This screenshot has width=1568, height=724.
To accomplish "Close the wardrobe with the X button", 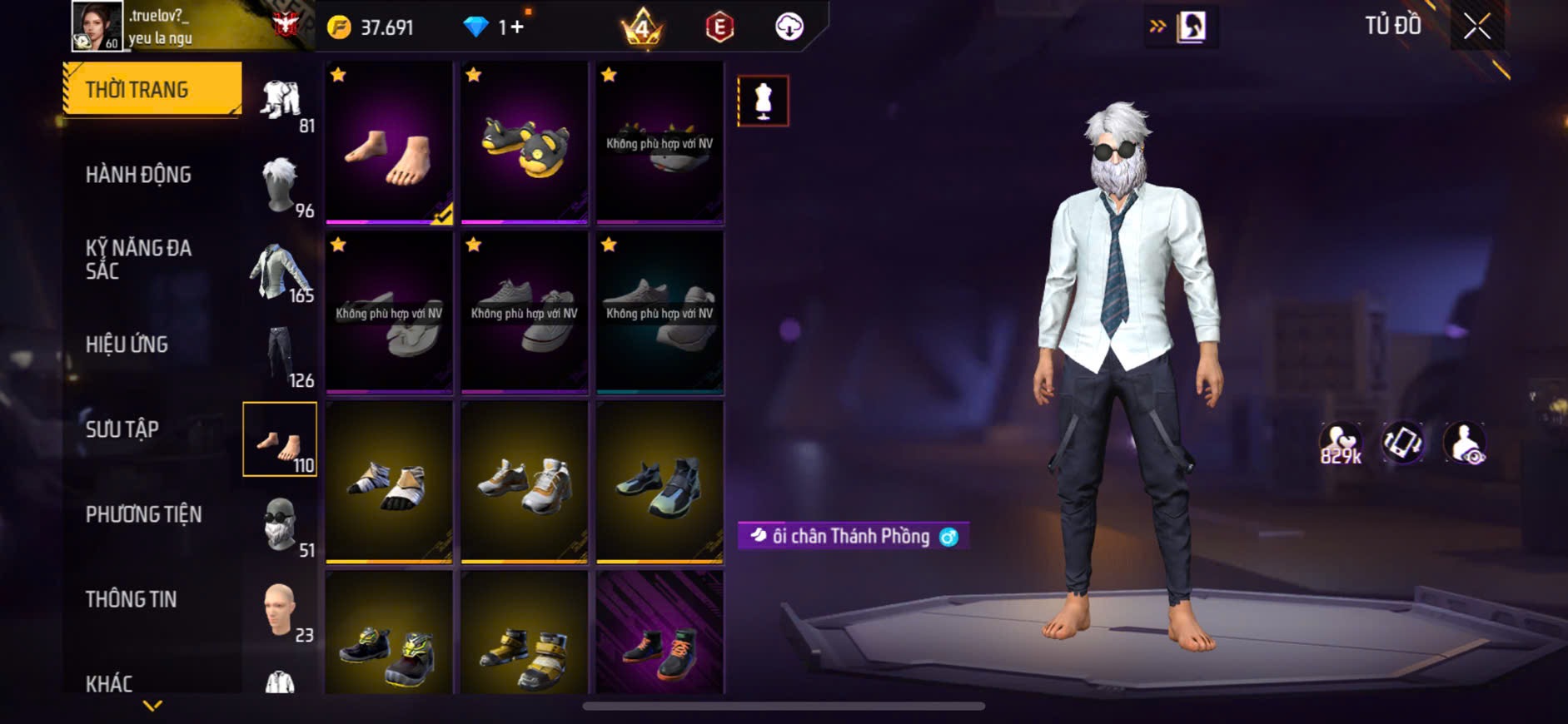I will pyautogui.click(x=1476, y=27).
